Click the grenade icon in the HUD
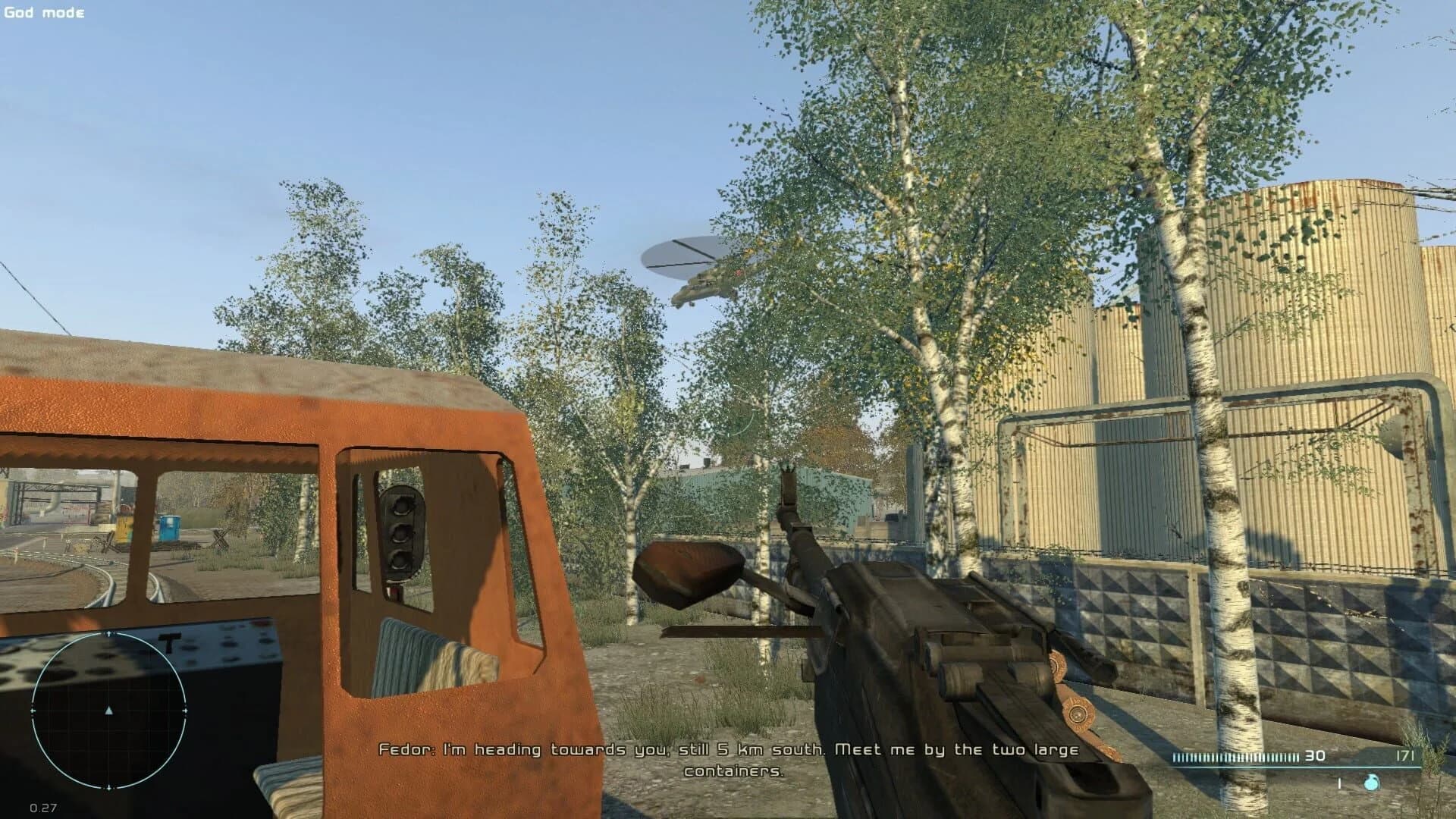Viewport: 1456px width, 819px height. coord(1371,783)
